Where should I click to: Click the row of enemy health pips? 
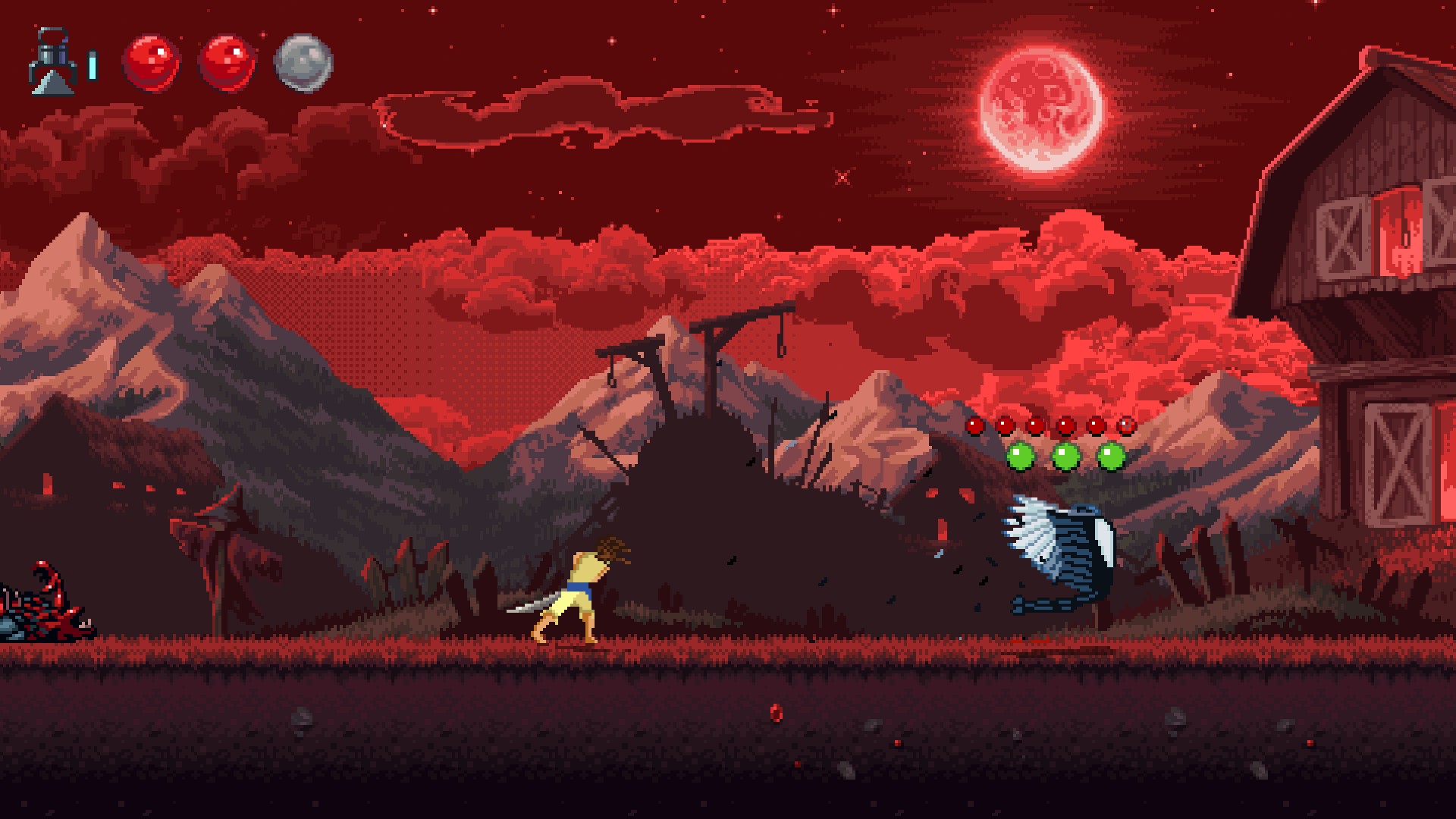[x=1050, y=426]
